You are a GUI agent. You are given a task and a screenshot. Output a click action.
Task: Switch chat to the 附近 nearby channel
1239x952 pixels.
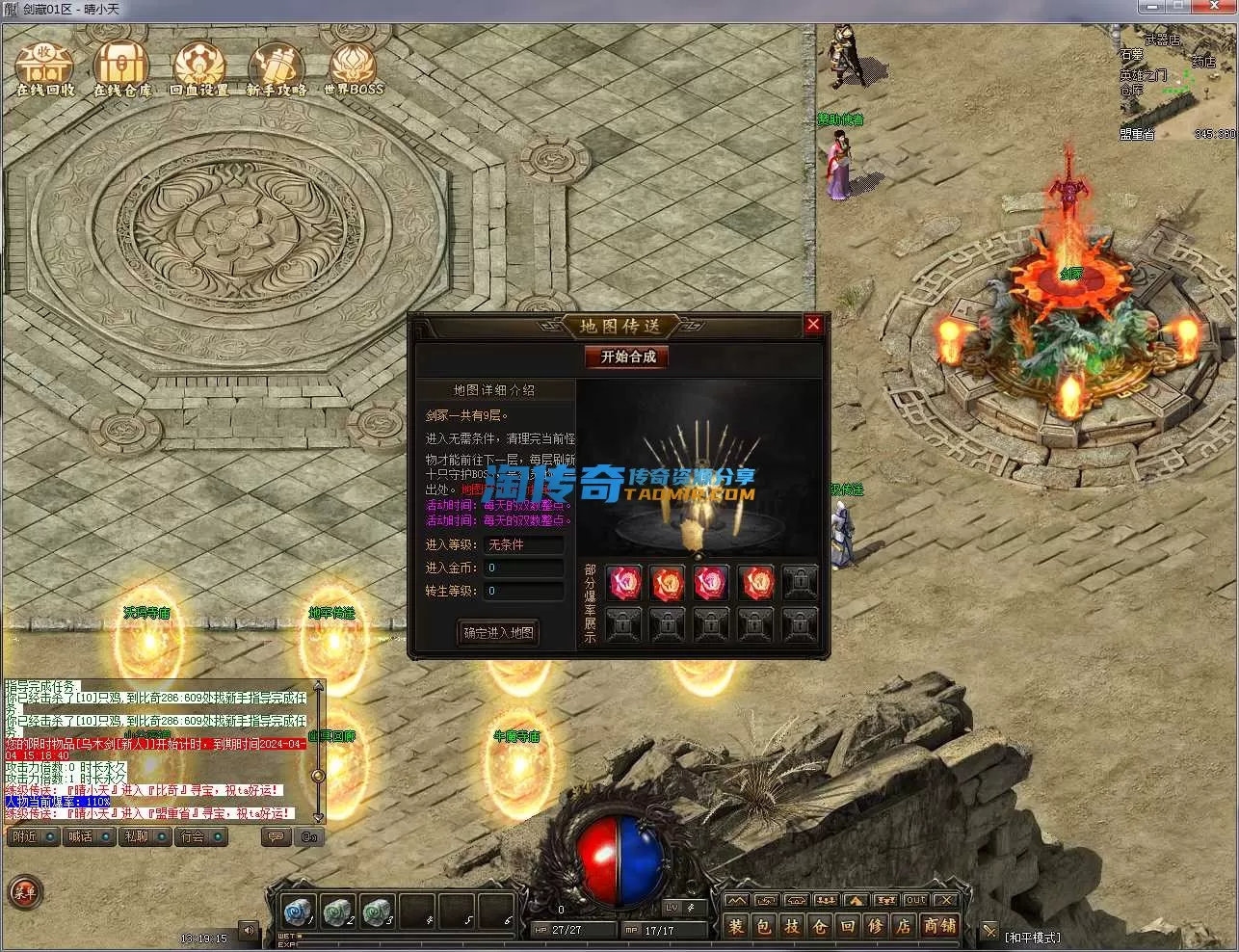click(x=26, y=836)
